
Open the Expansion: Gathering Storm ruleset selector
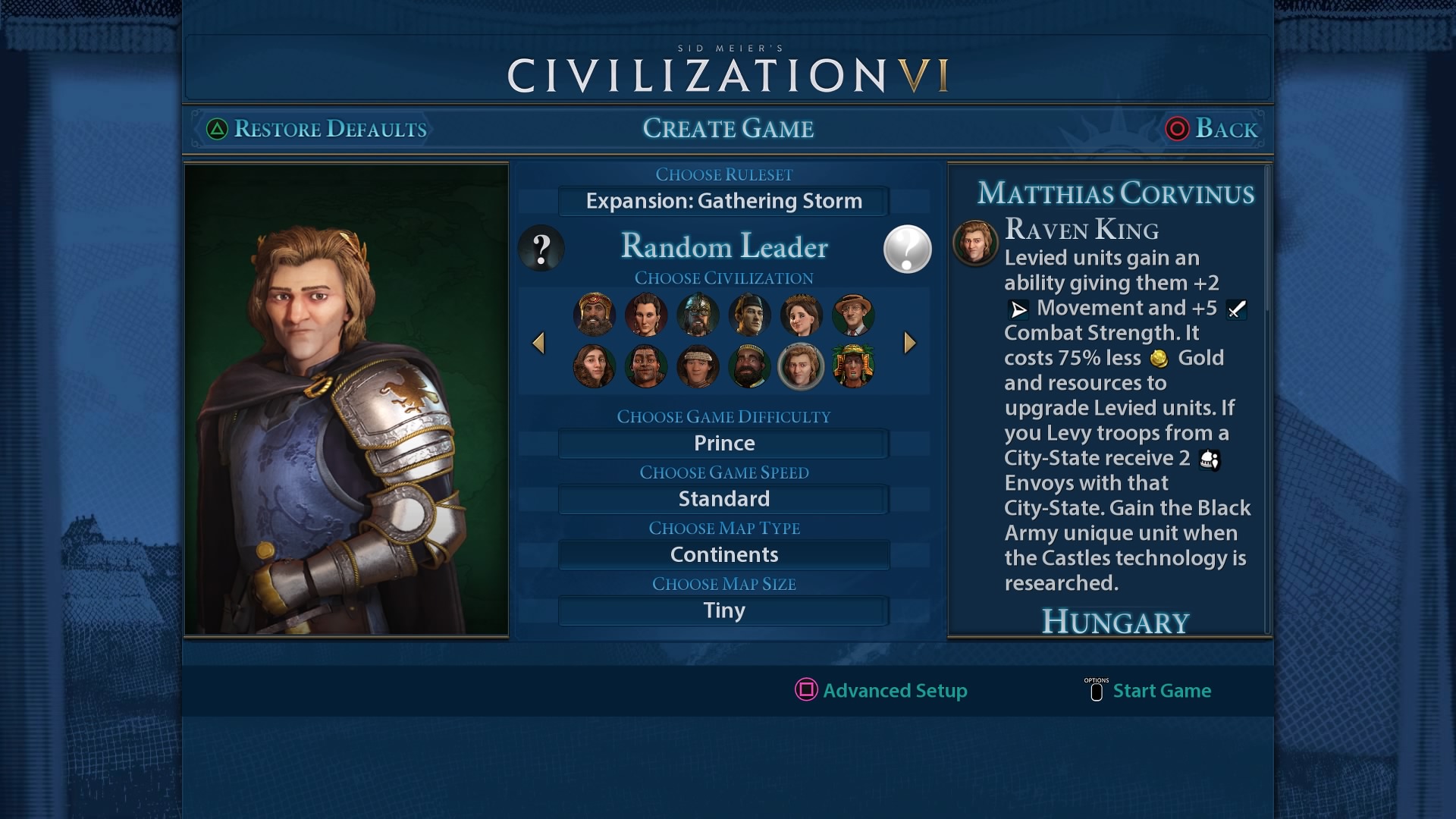tap(723, 201)
